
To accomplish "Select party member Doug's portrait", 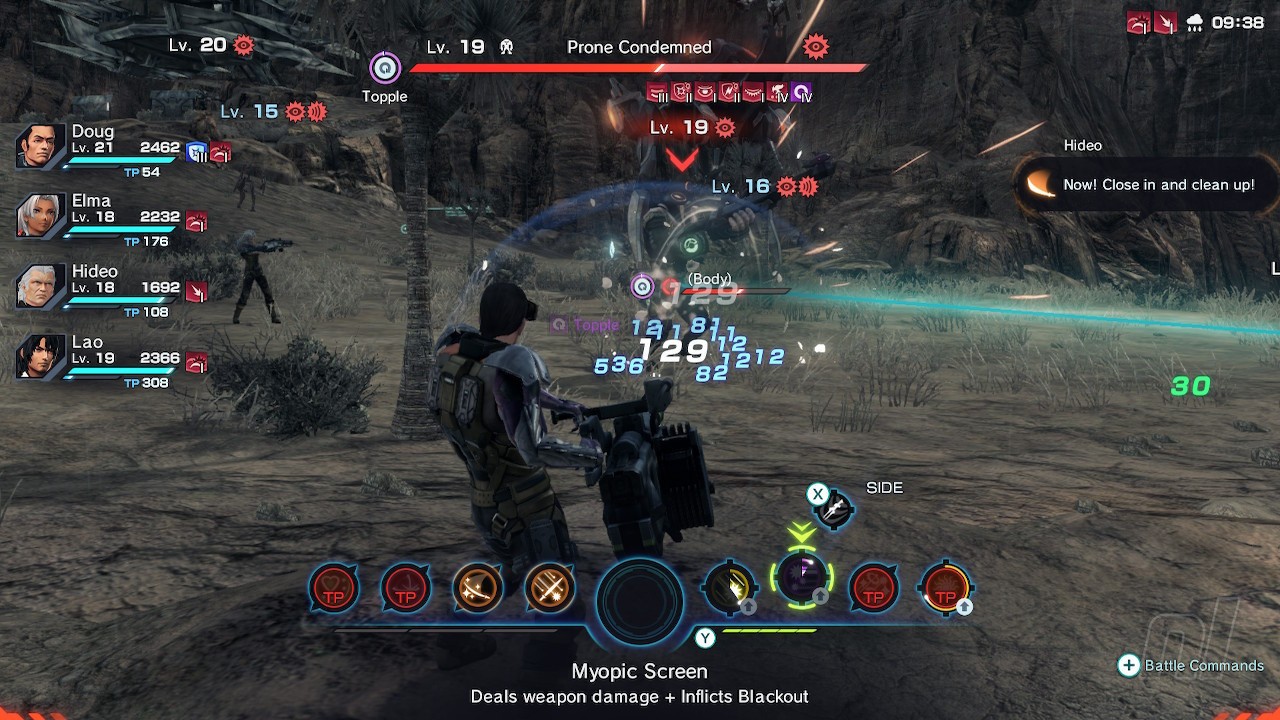I will click(40, 147).
